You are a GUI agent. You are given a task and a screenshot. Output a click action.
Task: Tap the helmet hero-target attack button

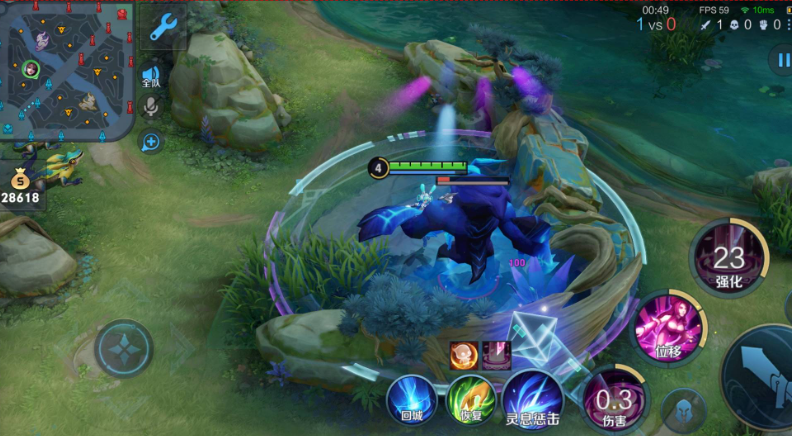pyautogui.click(x=683, y=408)
